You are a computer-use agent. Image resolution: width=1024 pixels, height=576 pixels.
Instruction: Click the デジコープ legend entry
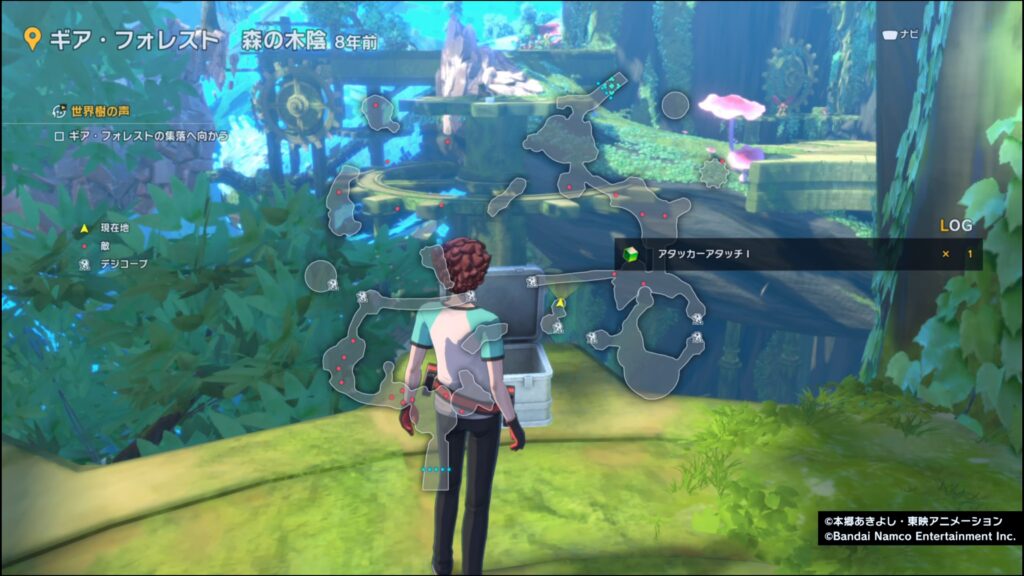click(x=114, y=264)
